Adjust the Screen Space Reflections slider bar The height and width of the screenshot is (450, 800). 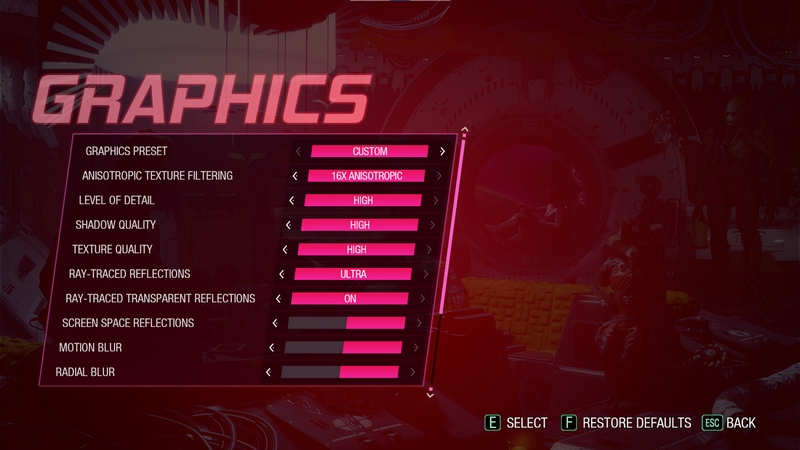pyautogui.click(x=346, y=323)
